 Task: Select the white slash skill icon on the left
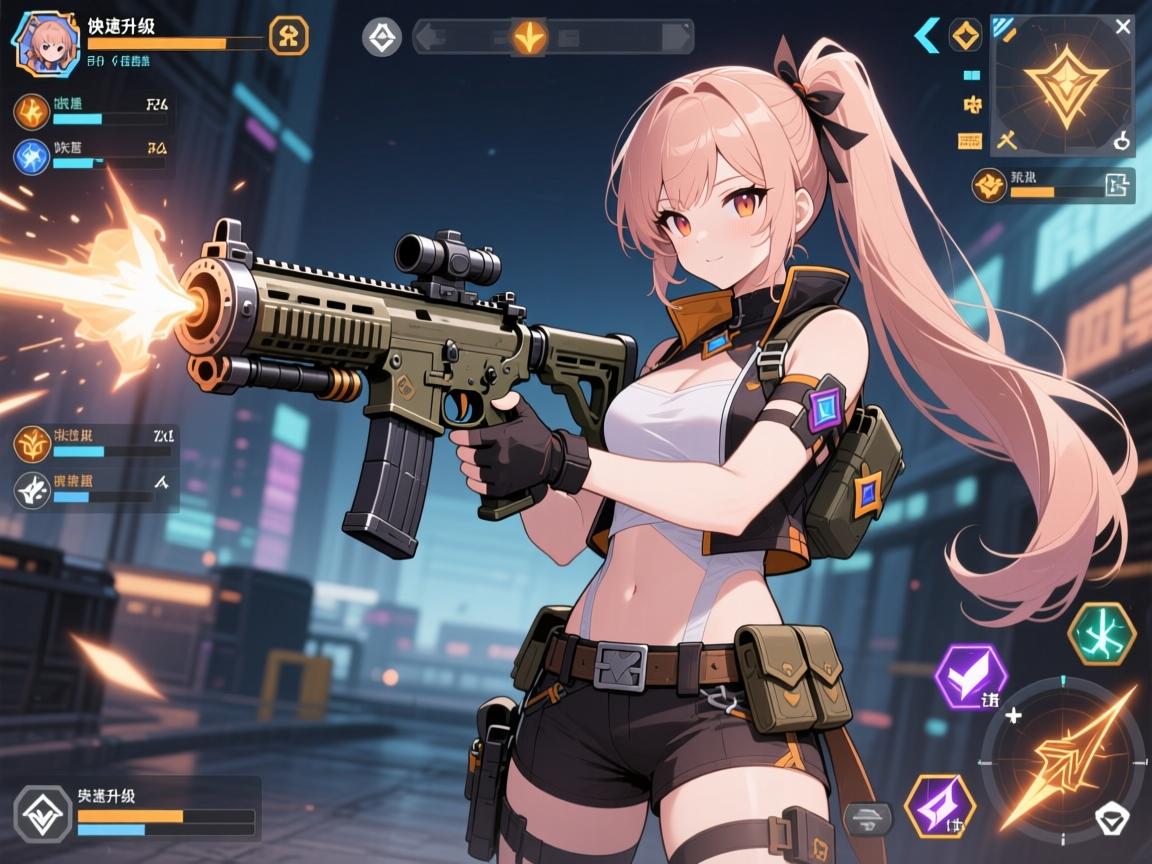(x=32, y=489)
